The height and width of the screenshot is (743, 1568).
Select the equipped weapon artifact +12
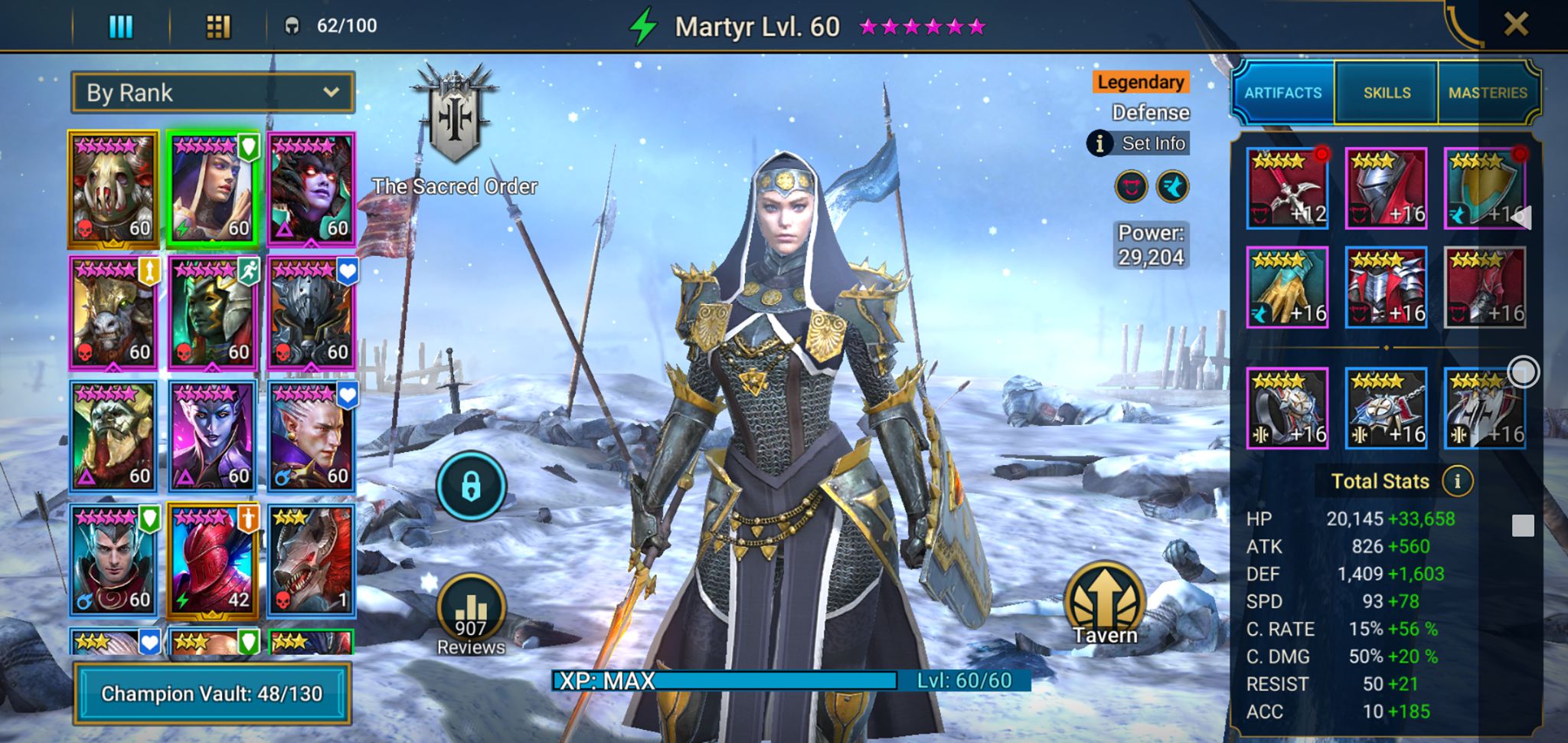(1287, 188)
